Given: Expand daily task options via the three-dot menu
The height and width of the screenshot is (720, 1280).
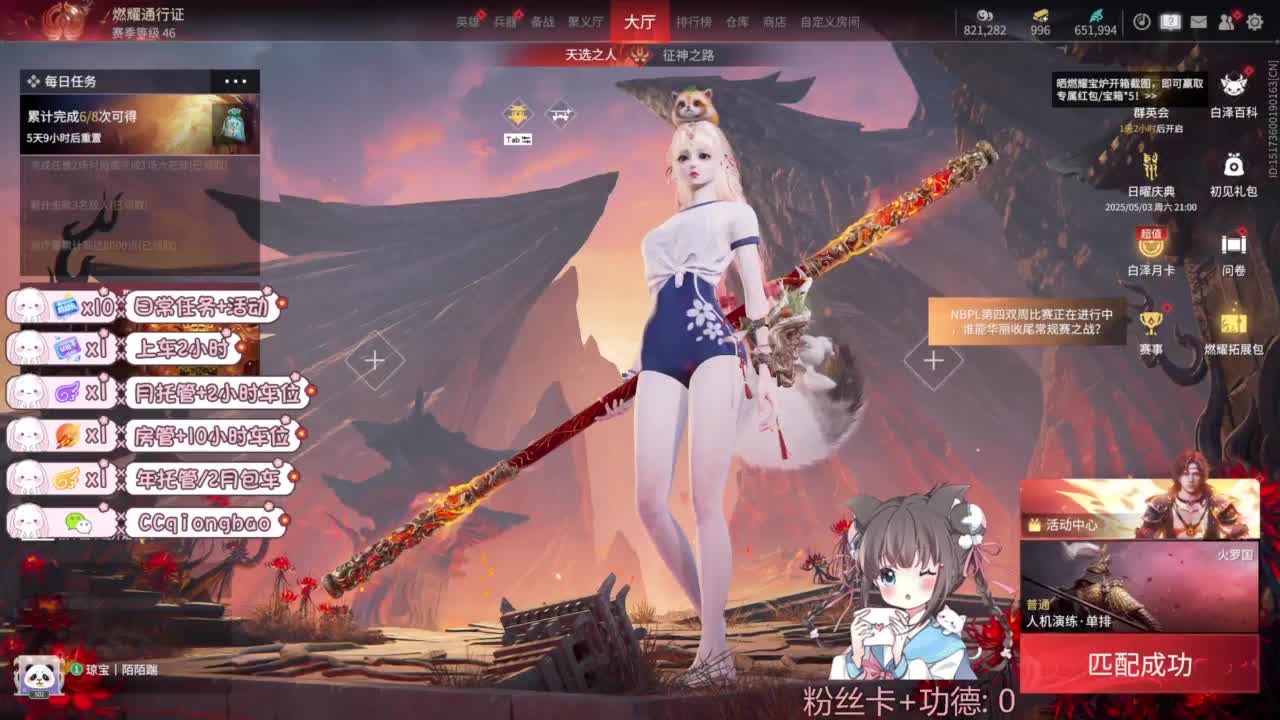Looking at the screenshot, I should [x=237, y=81].
